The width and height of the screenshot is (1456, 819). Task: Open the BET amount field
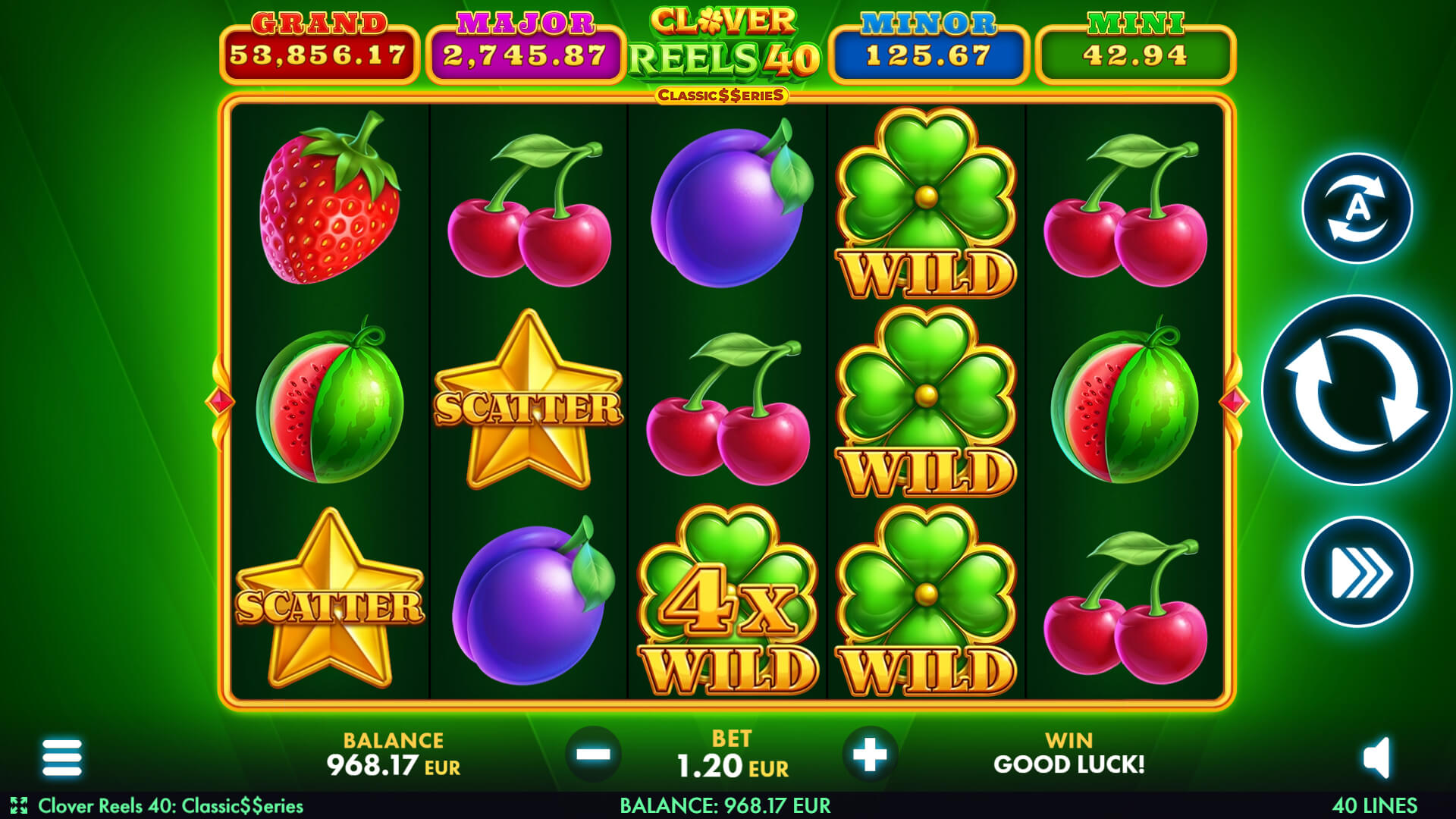coord(730,754)
